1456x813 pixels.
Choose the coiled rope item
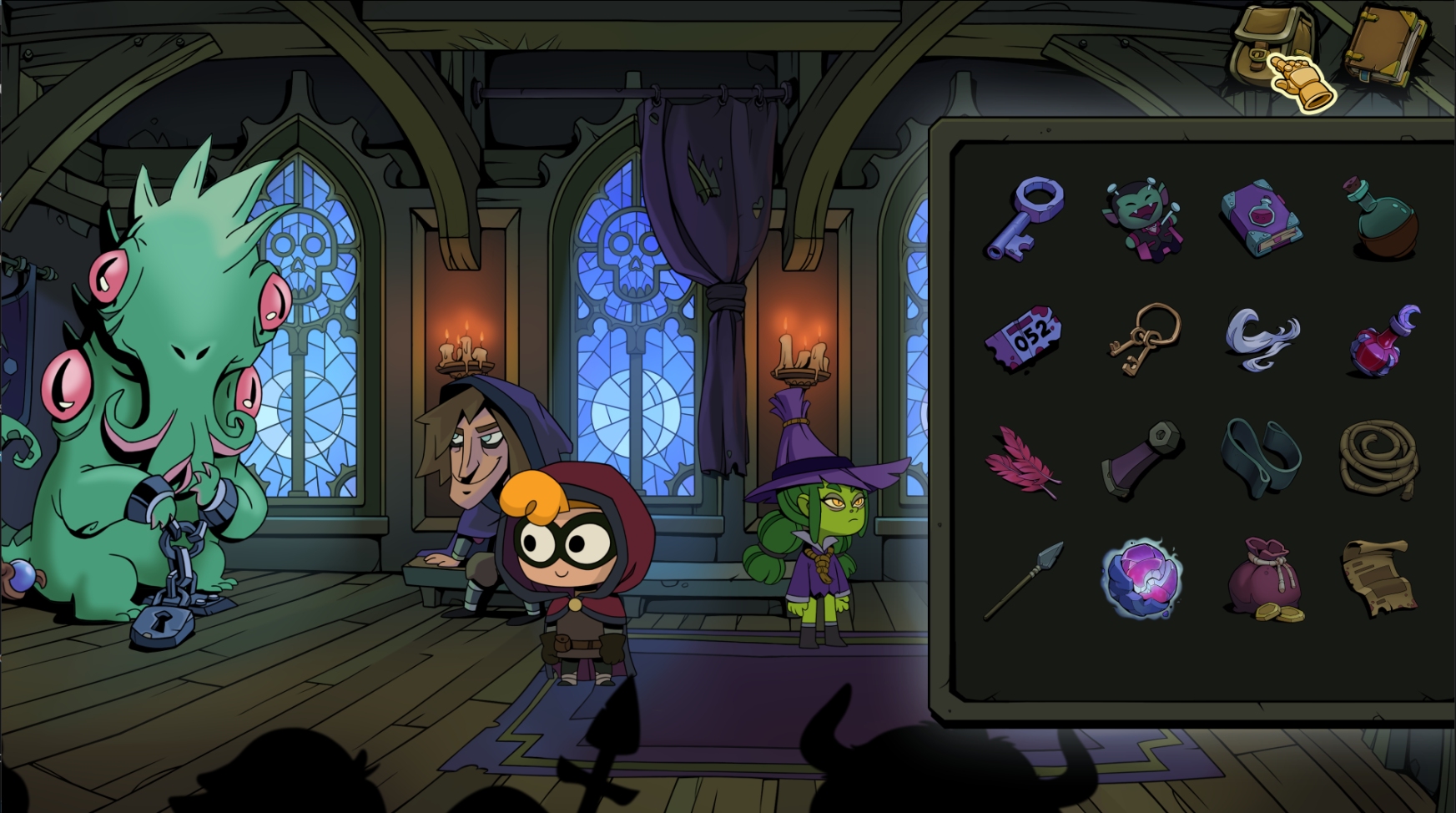tap(1378, 459)
